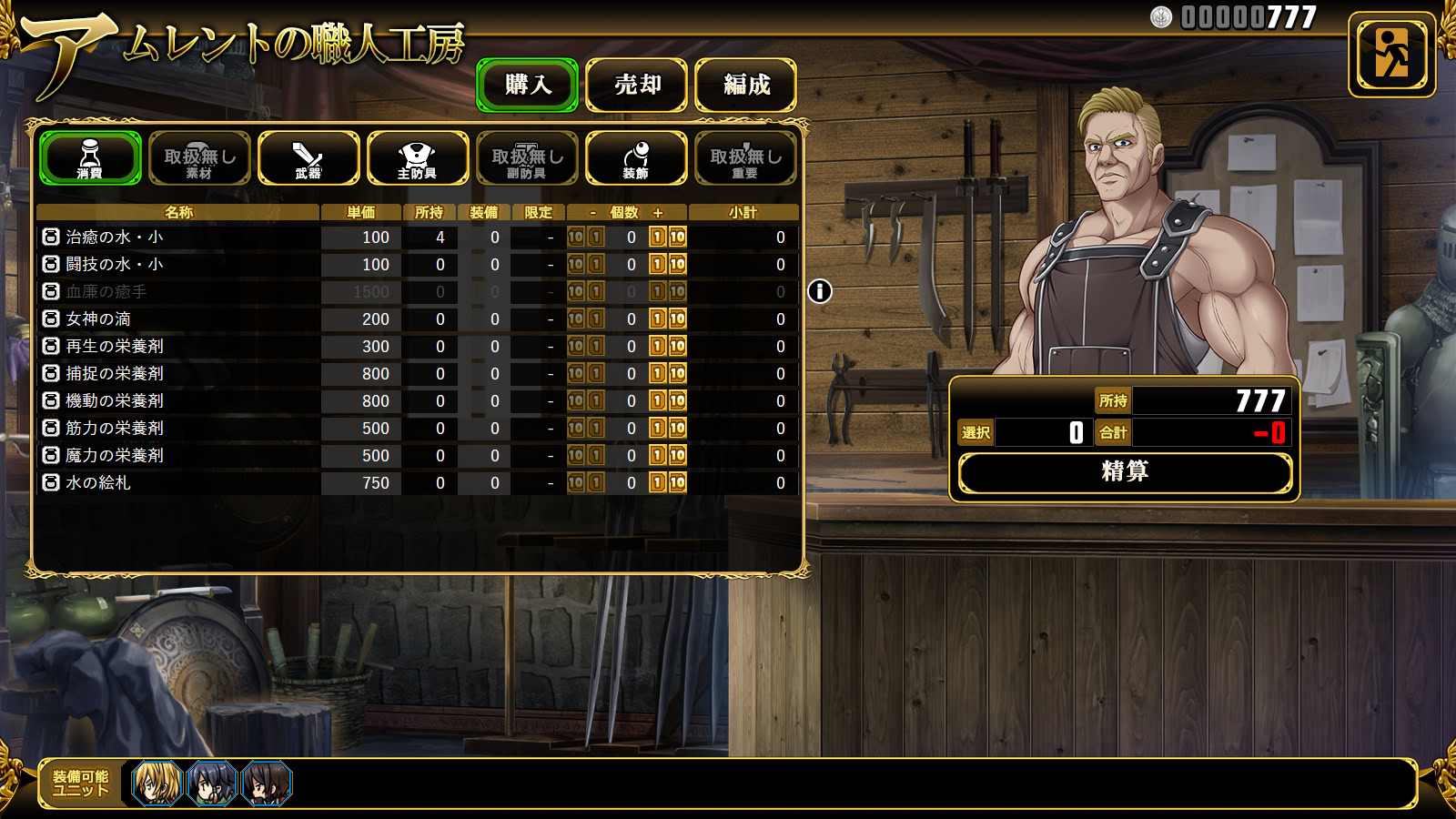Show the 武器 weapons category
Viewport: 1456px width, 819px height.
(x=308, y=158)
